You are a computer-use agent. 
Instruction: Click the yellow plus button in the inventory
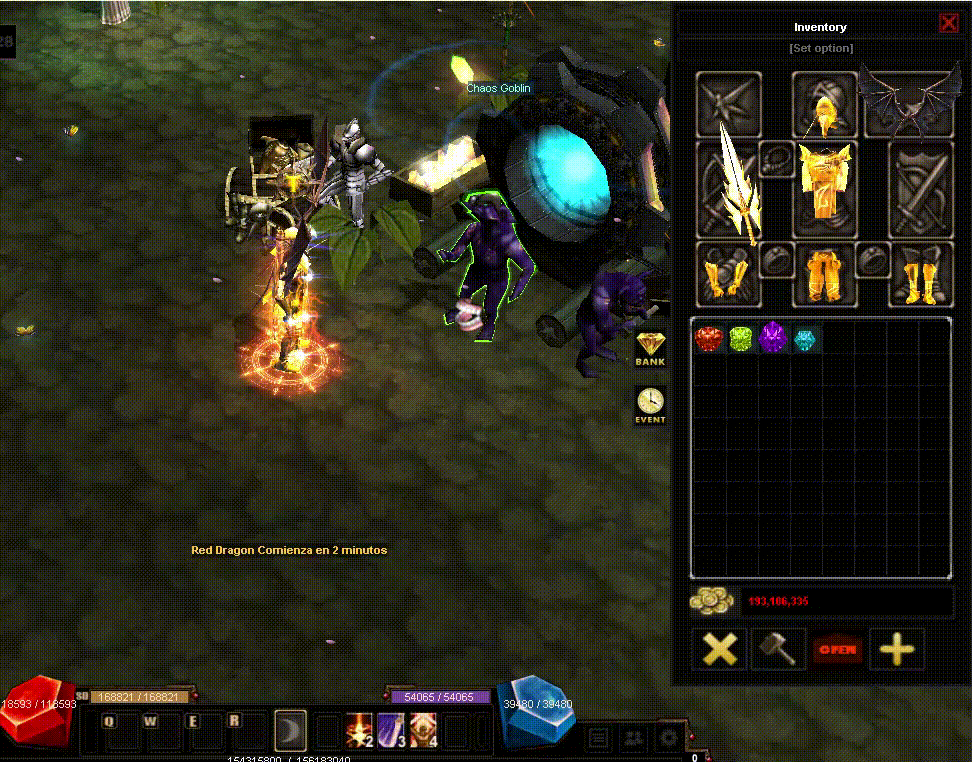(896, 649)
